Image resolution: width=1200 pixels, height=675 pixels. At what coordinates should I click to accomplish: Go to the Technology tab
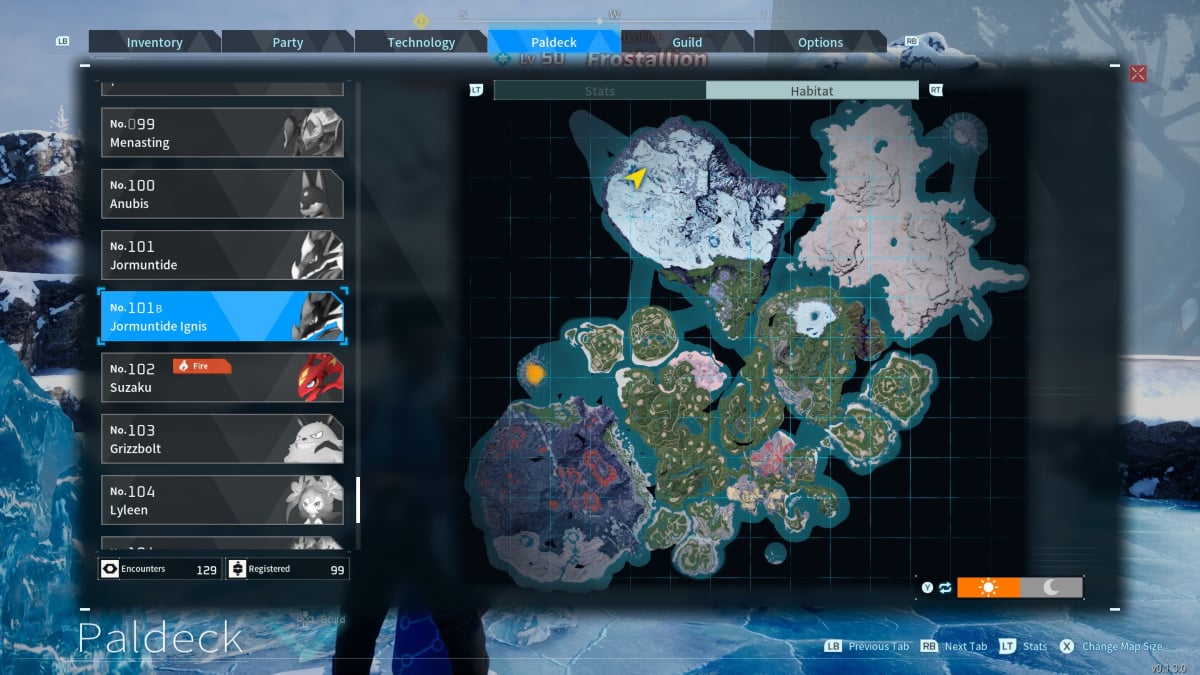click(421, 42)
